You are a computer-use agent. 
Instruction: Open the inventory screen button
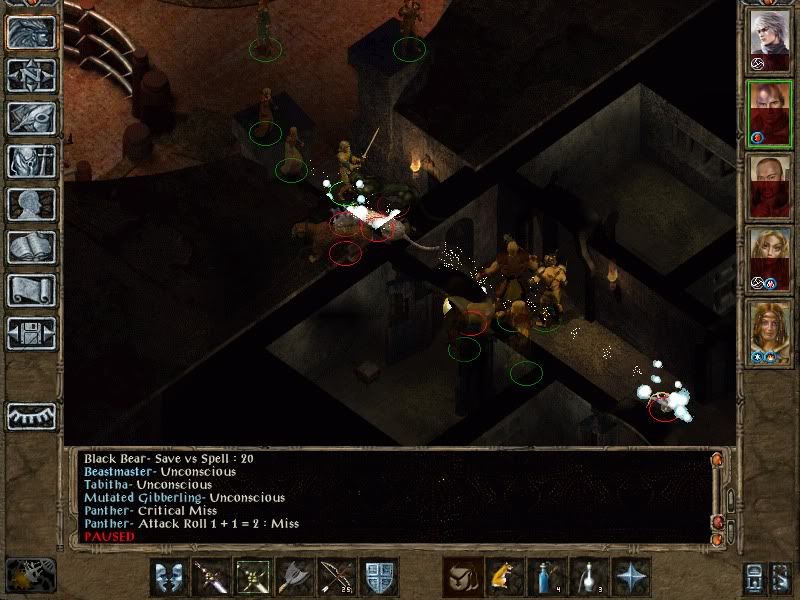click(x=32, y=161)
